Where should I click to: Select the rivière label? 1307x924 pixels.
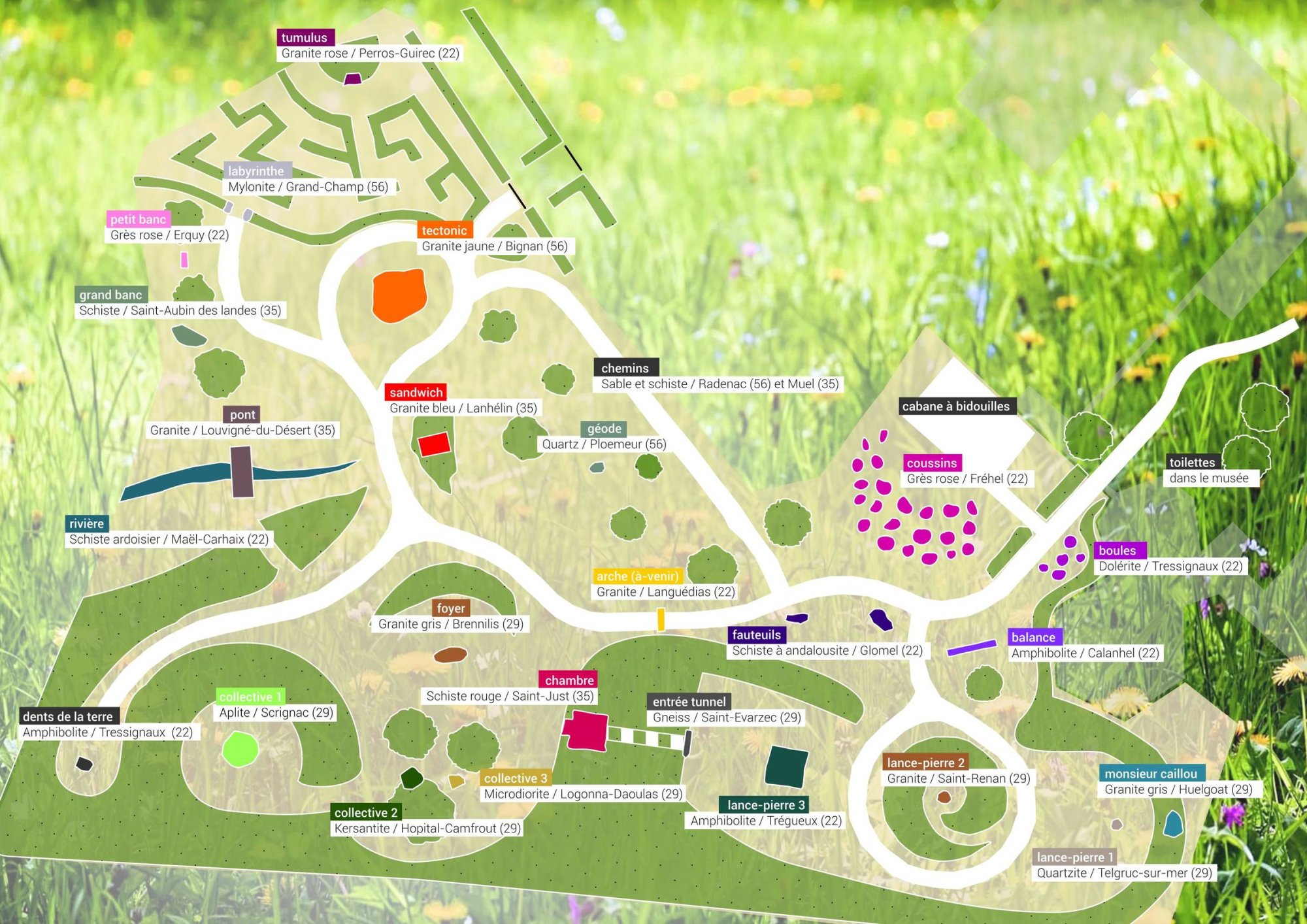pyautogui.click(x=87, y=523)
